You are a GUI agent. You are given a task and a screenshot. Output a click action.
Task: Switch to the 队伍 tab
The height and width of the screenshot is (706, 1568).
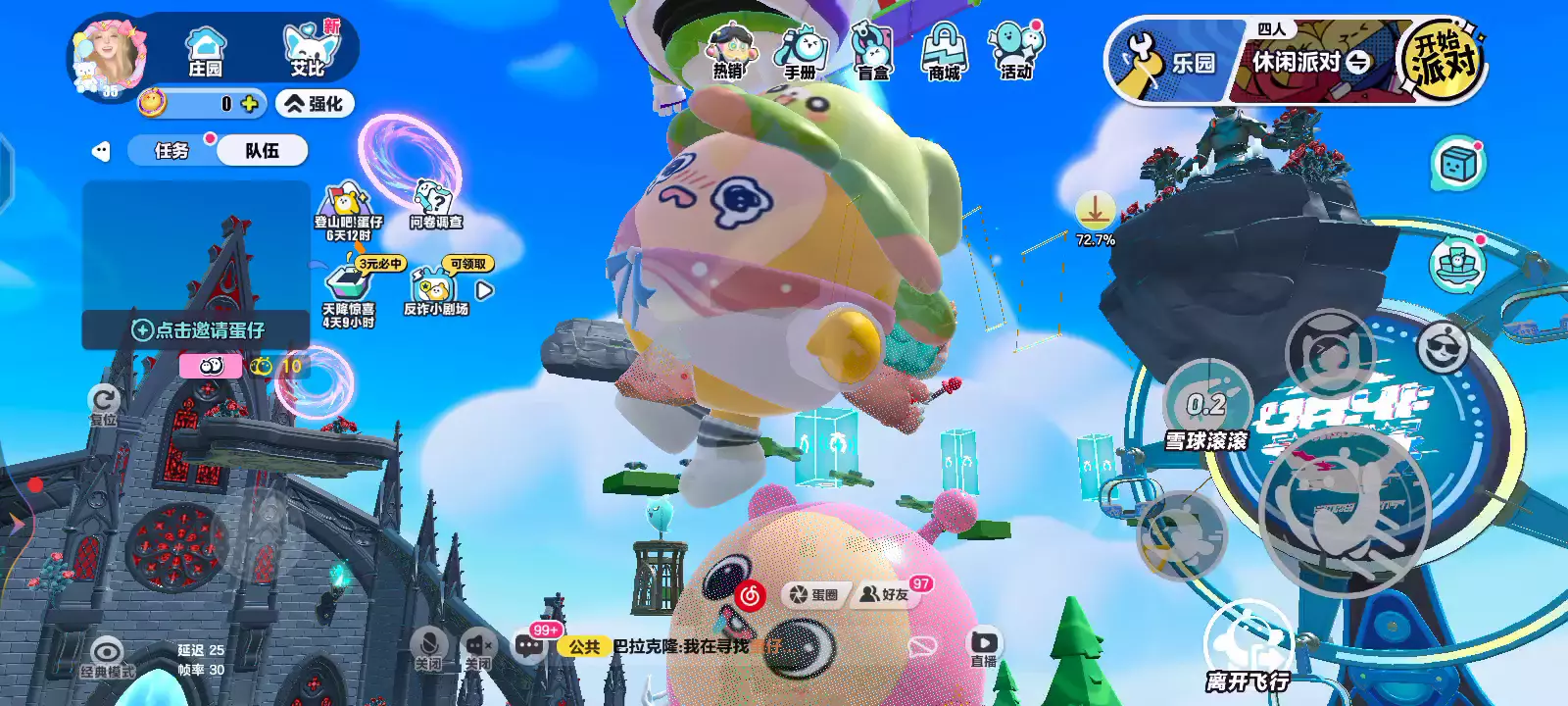262,151
